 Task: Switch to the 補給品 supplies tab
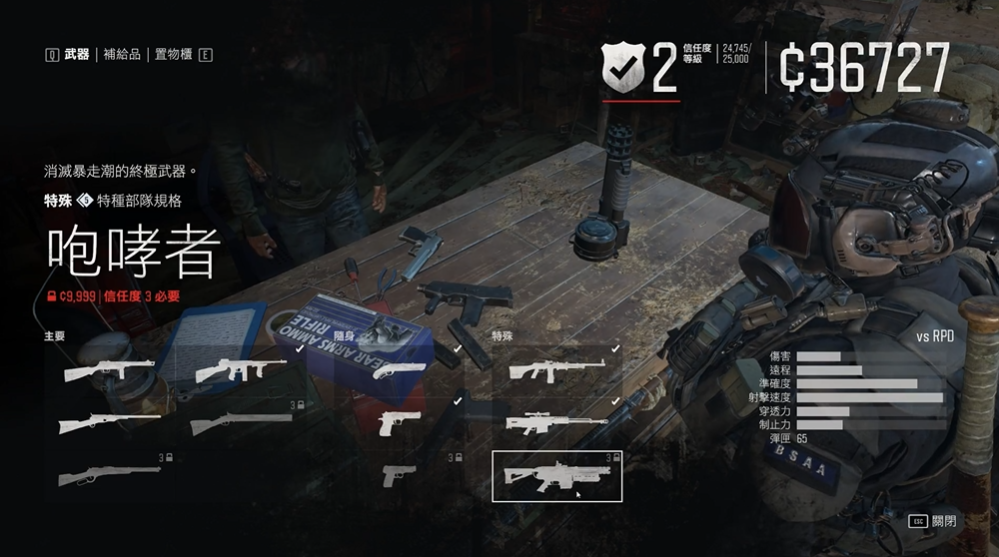point(121,55)
